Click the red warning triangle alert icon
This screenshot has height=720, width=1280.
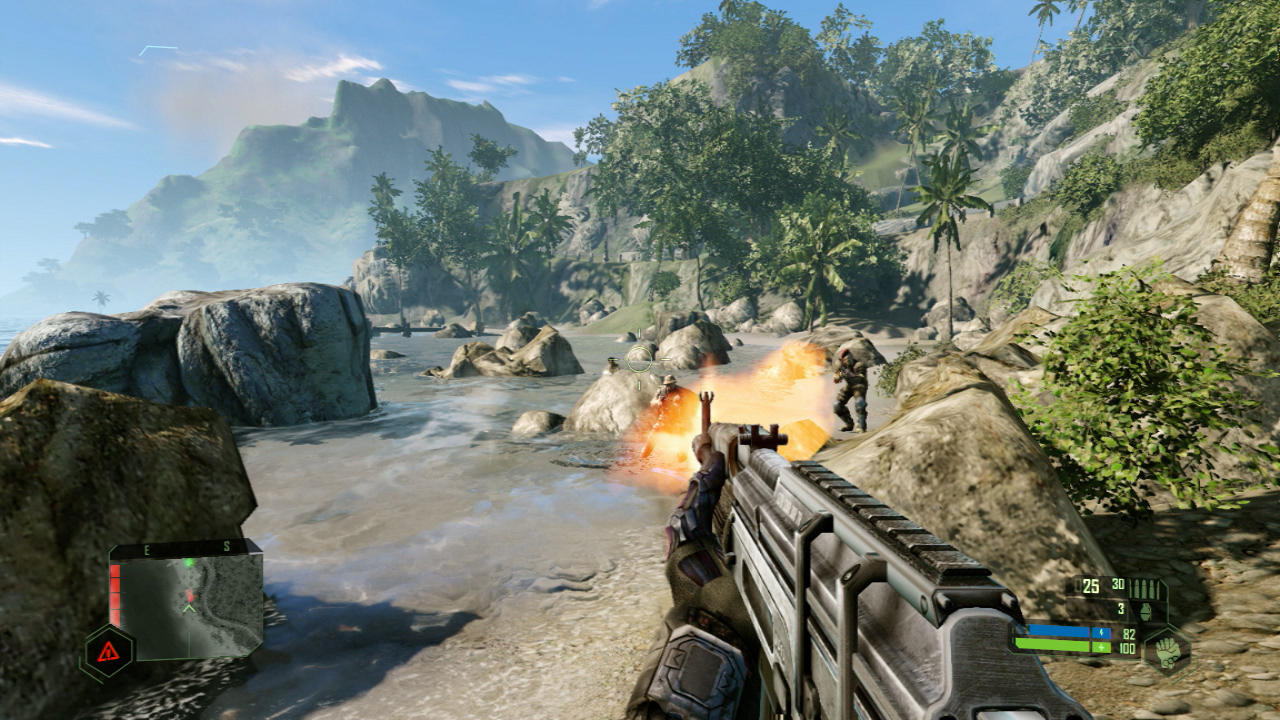[x=108, y=650]
